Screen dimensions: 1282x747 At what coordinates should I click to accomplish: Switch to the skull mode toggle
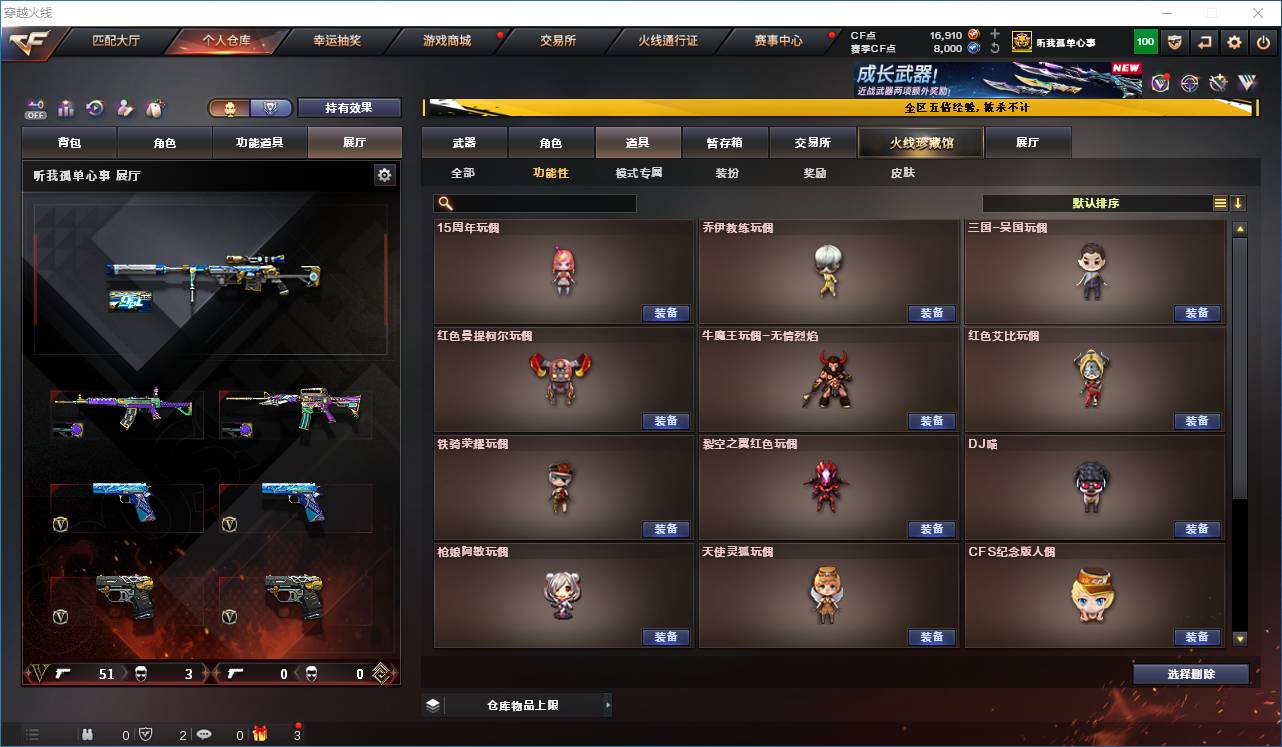tap(230, 108)
